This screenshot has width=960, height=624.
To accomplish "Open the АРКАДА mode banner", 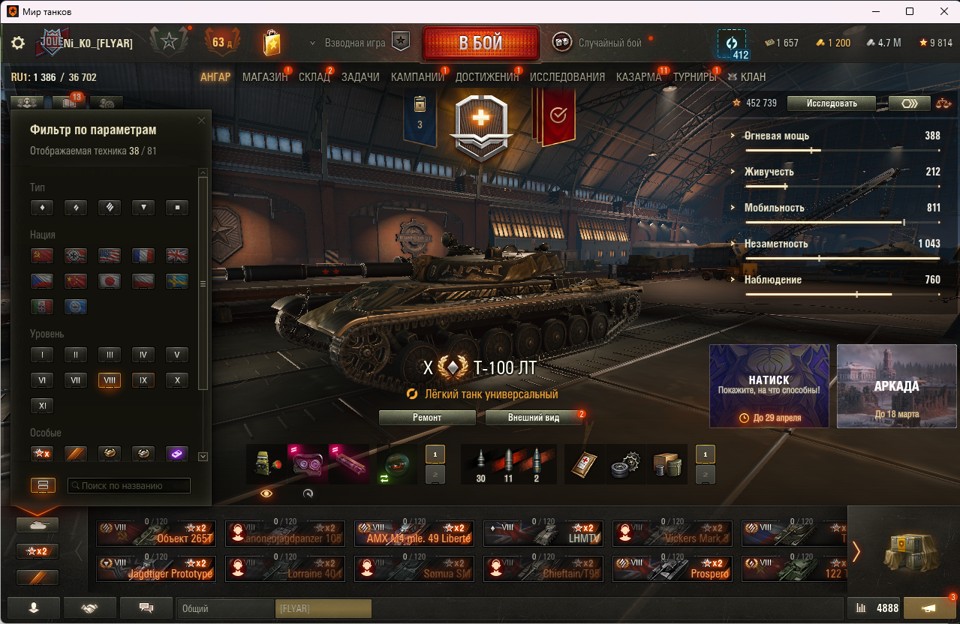I will 896,385.
